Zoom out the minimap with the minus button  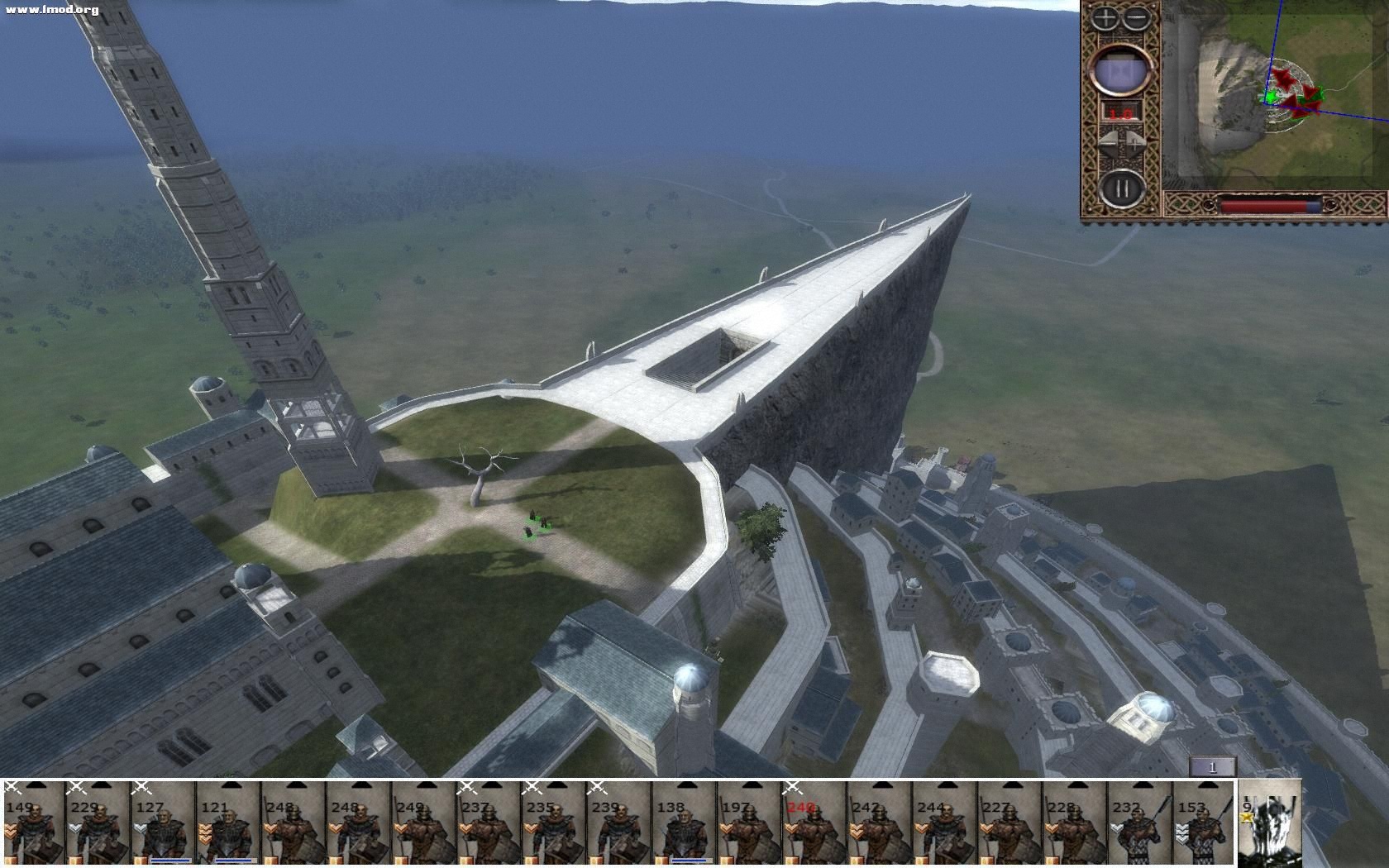[1136, 17]
